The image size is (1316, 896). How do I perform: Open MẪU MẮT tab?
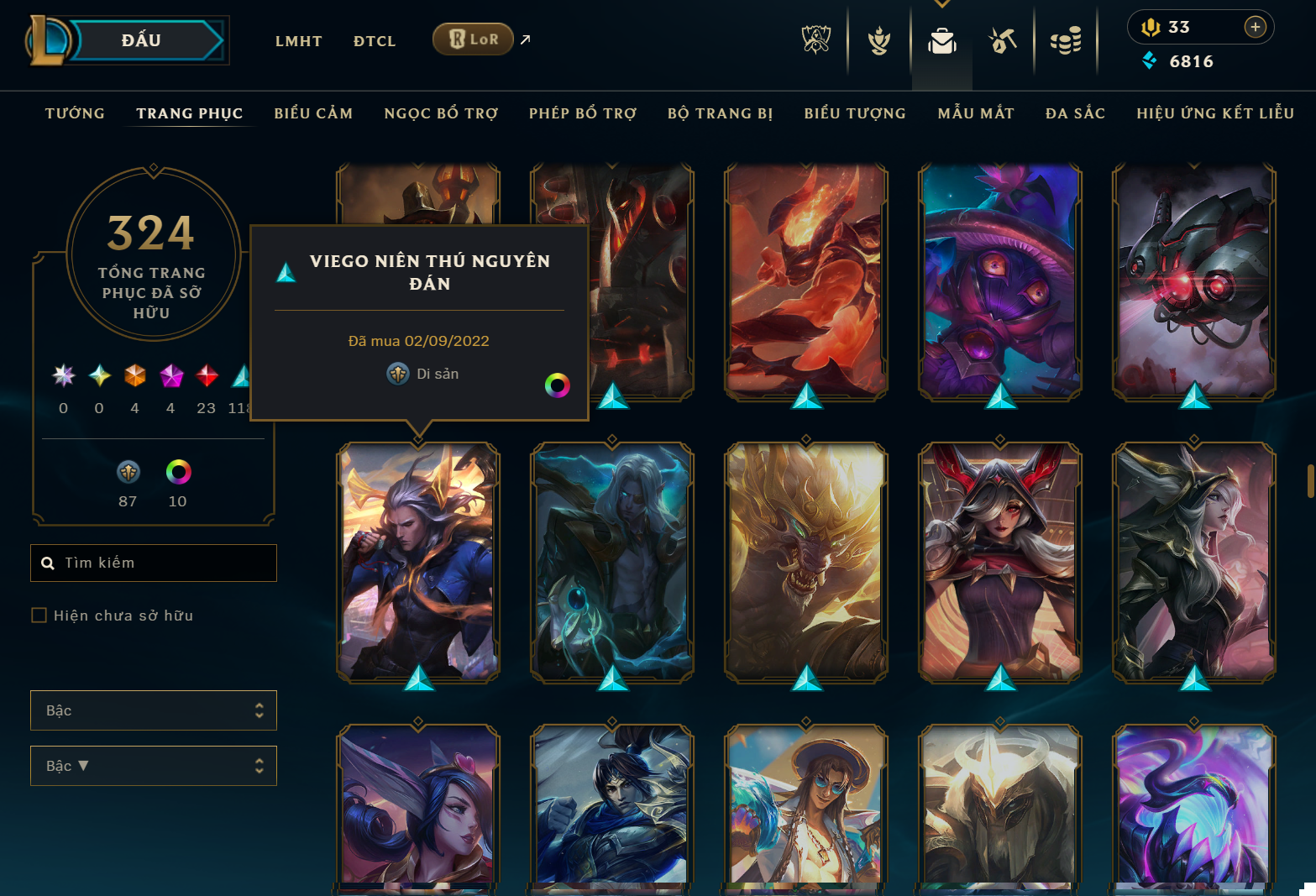[976, 113]
